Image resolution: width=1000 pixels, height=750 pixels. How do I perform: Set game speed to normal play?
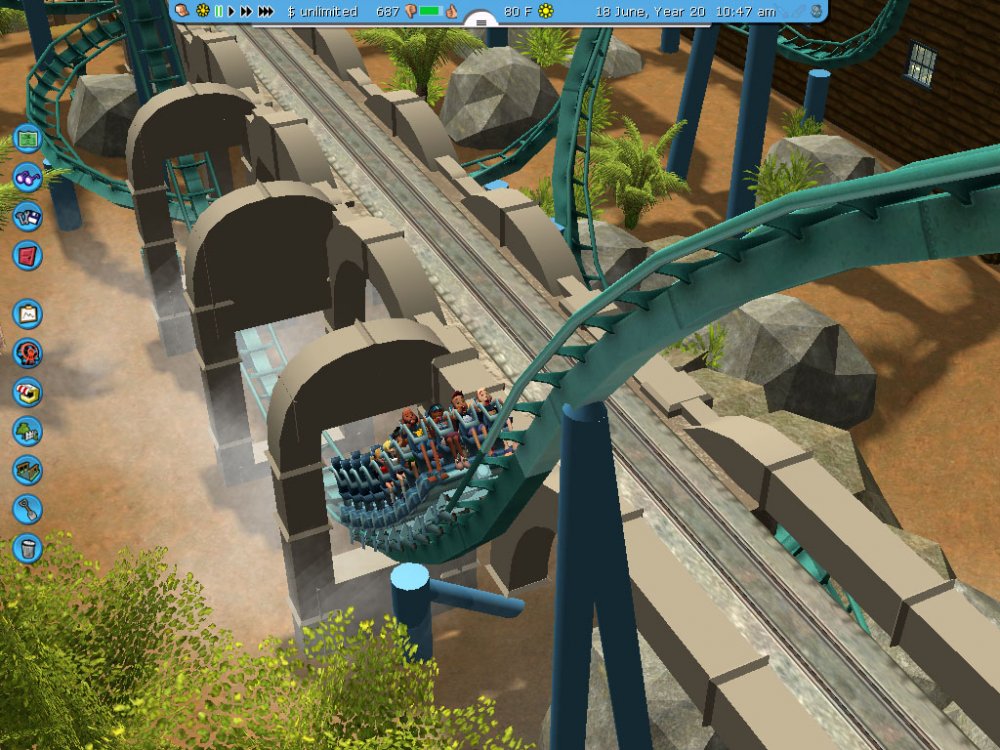click(231, 11)
